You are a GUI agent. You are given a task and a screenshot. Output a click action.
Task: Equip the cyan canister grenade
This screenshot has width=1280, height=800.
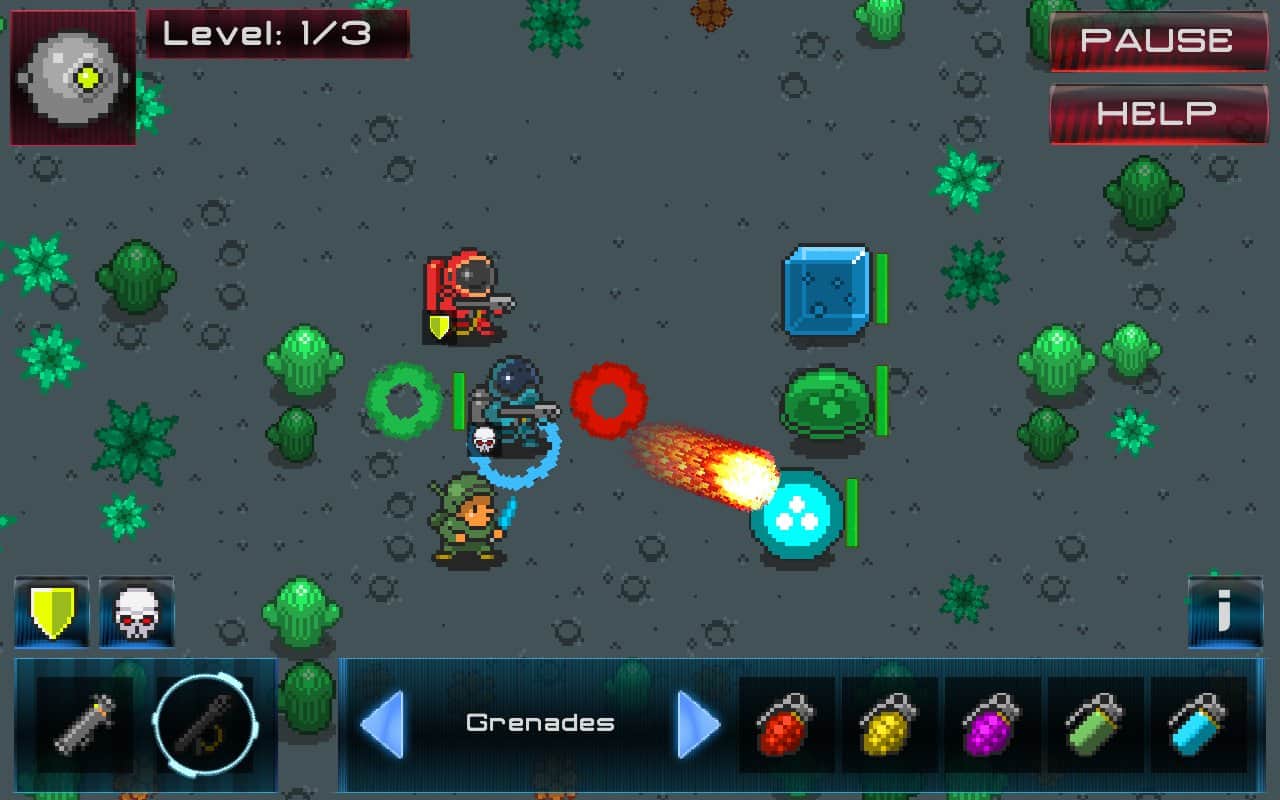(1198, 724)
